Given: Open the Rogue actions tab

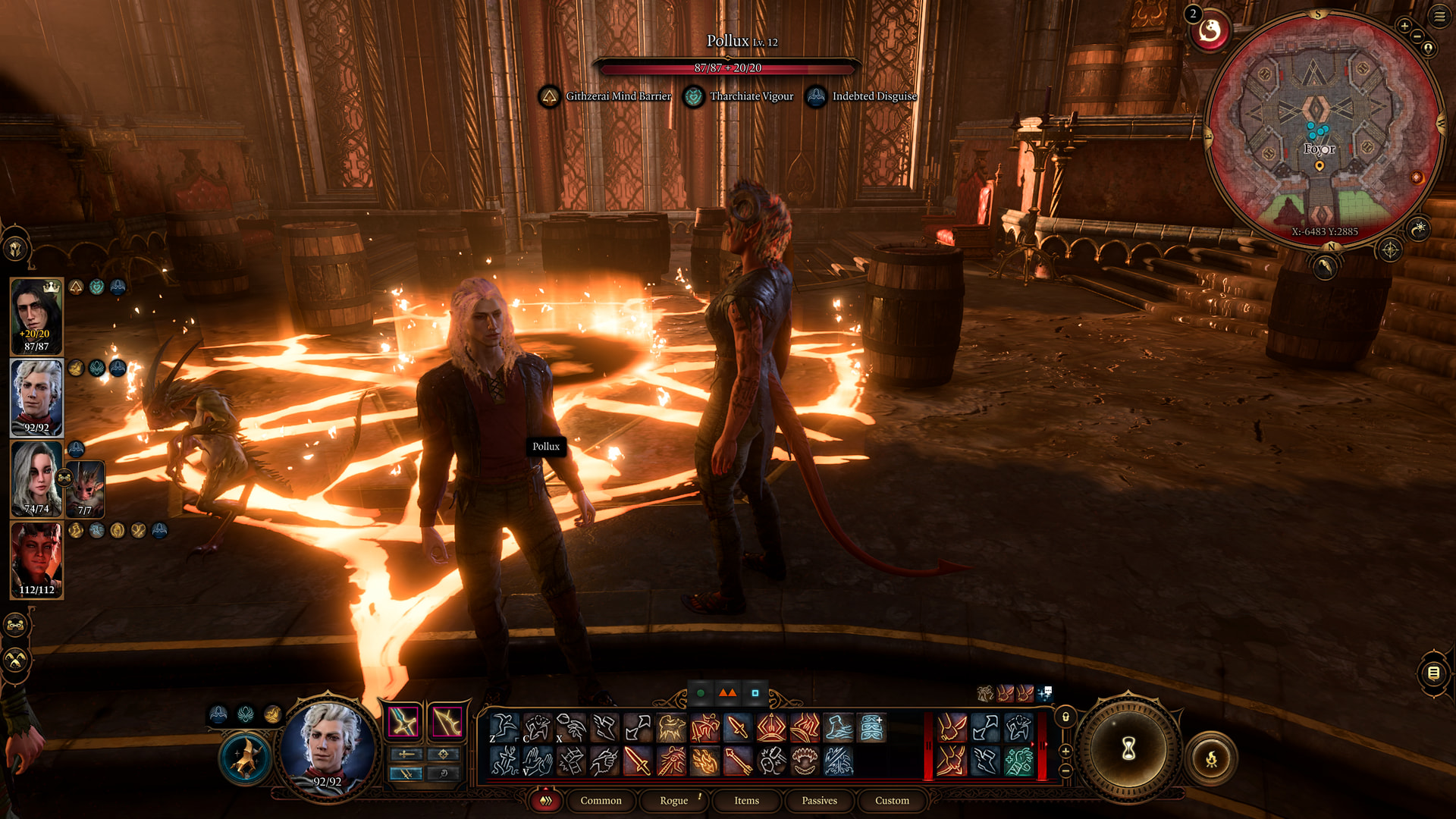Looking at the screenshot, I should coord(673,801).
